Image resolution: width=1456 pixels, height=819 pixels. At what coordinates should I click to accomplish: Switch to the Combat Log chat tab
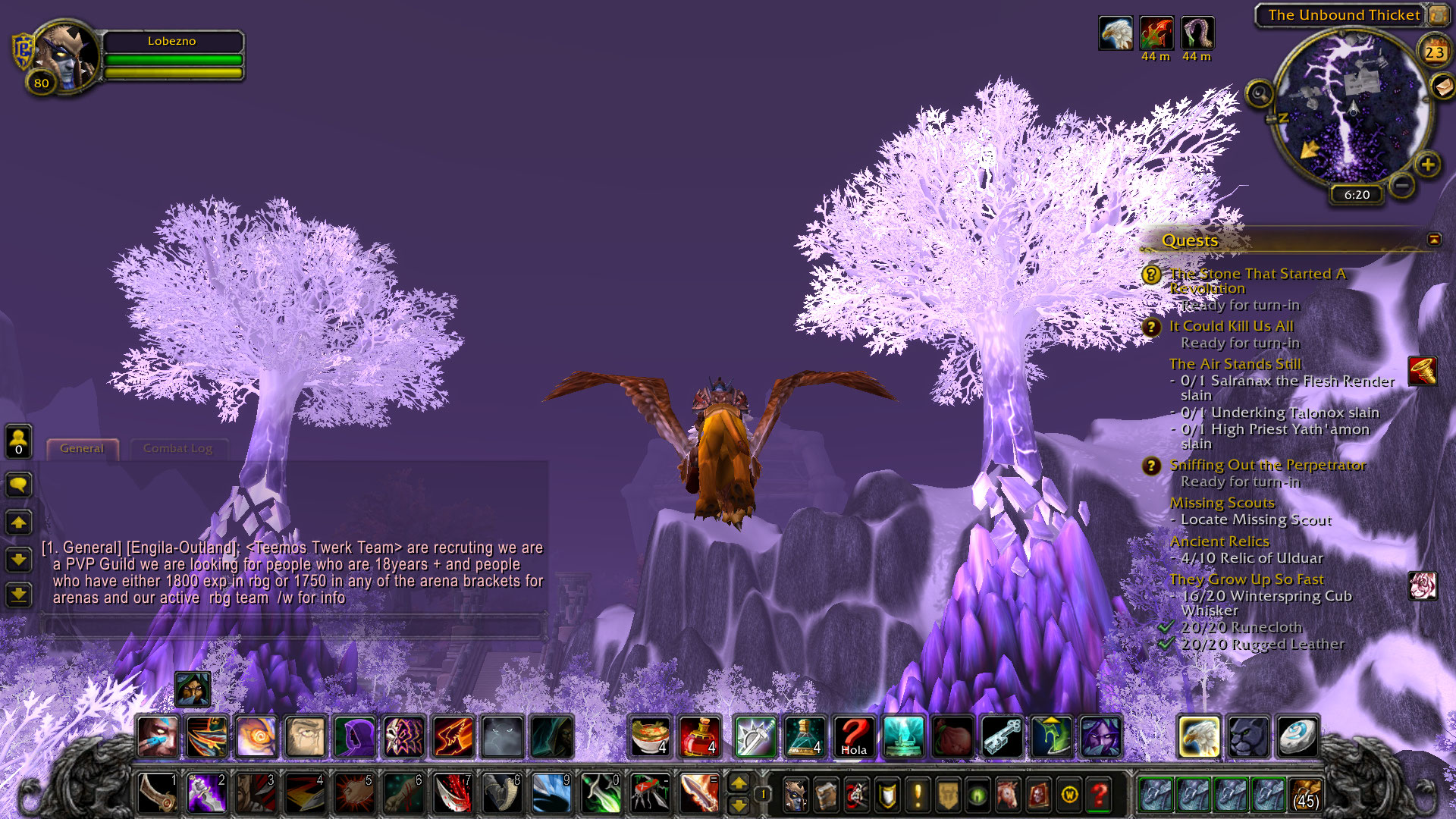pyautogui.click(x=177, y=449)
